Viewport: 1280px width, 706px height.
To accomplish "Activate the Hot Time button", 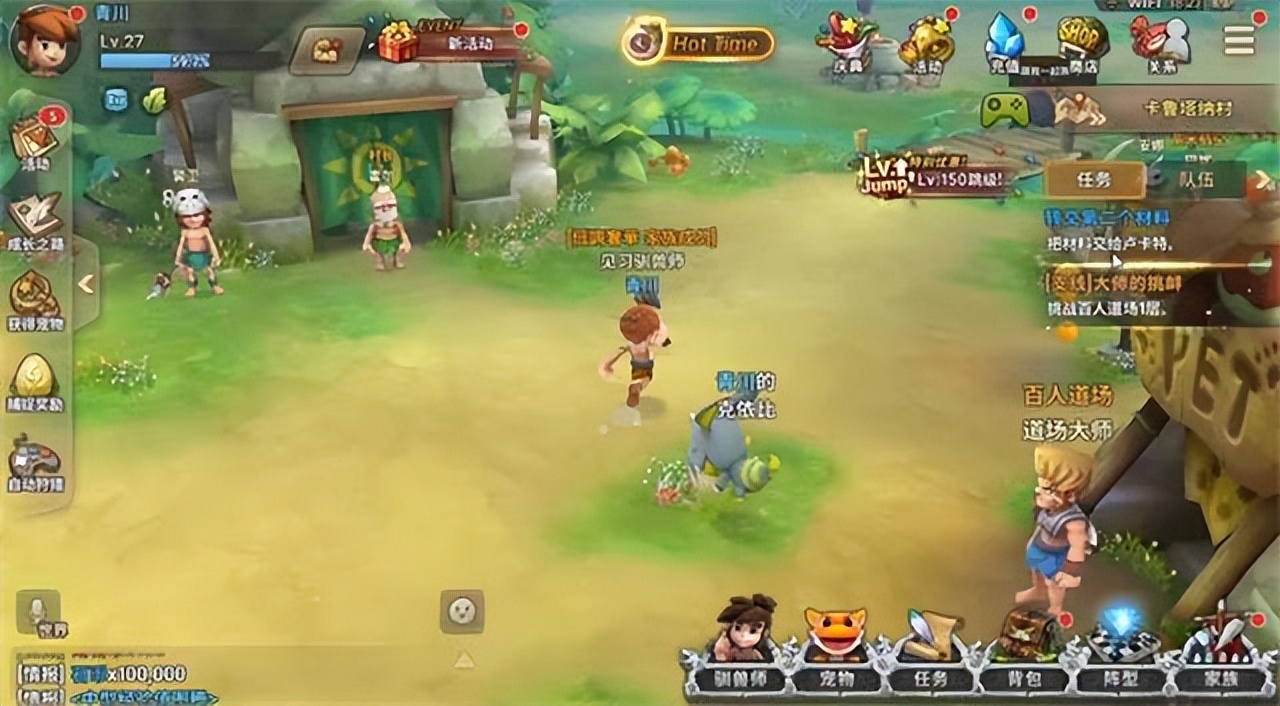I will click(698, 43).
